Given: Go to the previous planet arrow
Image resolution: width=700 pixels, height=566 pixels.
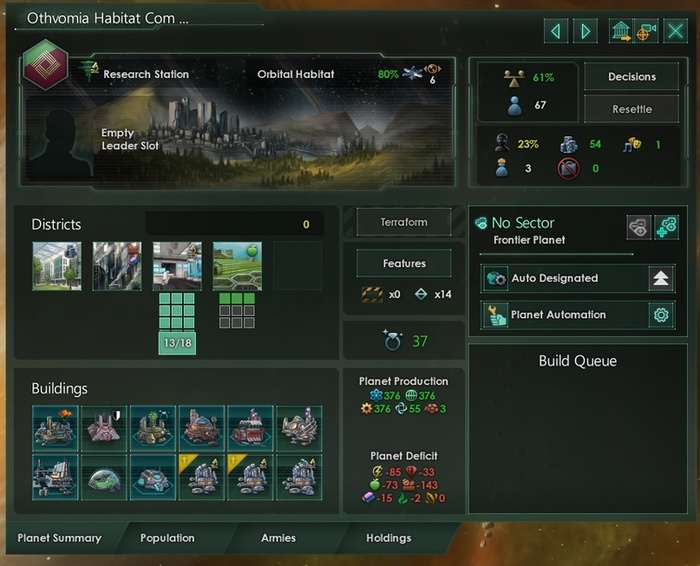Looking at the screenshot, I should (556, 31).
